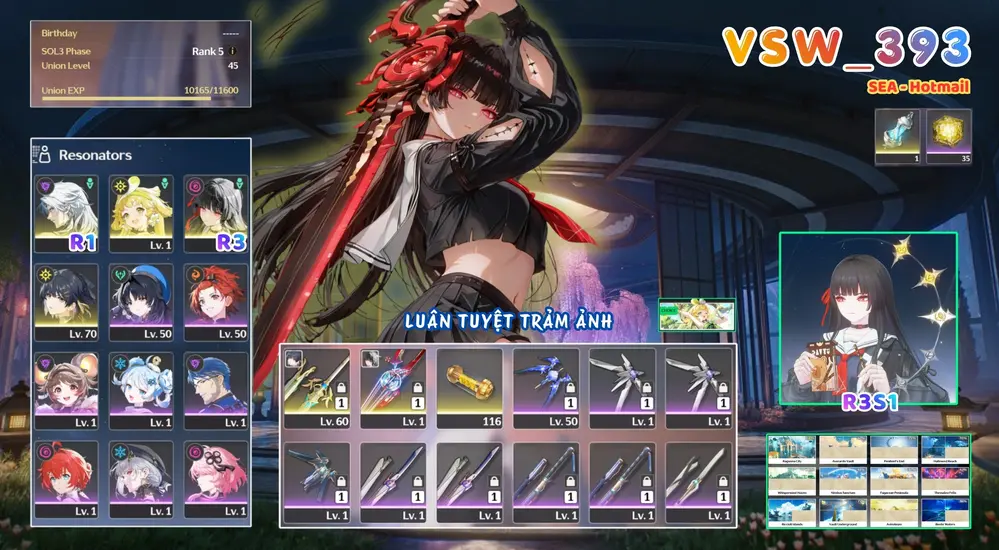This screenshot has height=550, width=999.
Task: Click the blue potion bottle item slot
Action: point(896,137)
